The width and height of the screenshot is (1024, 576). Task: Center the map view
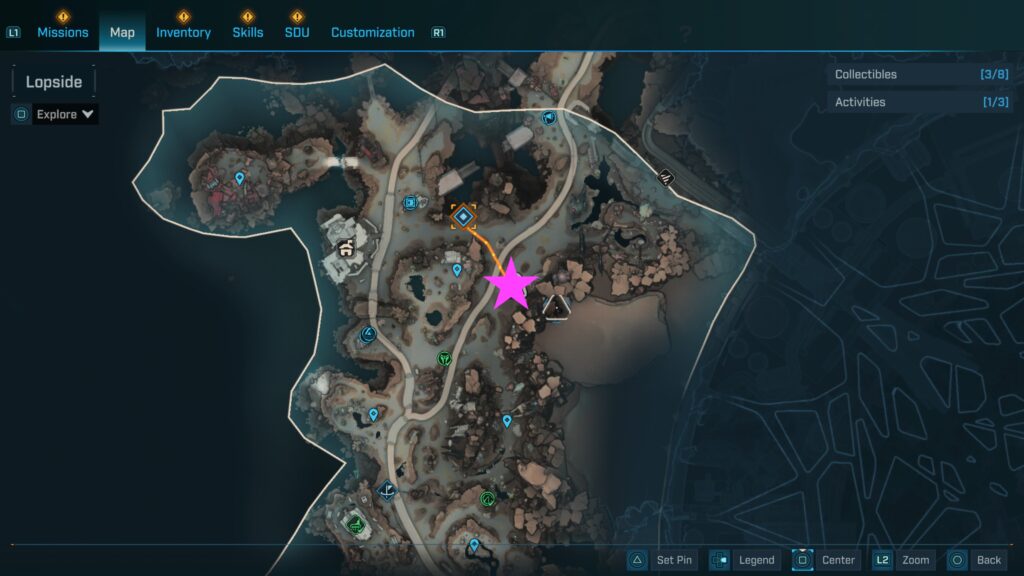pos(826,560)
